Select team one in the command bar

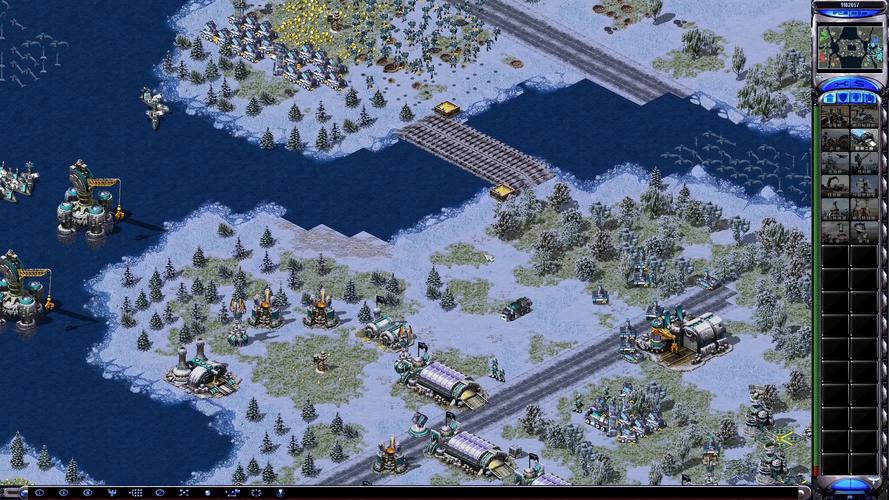[x=39, y=493]
